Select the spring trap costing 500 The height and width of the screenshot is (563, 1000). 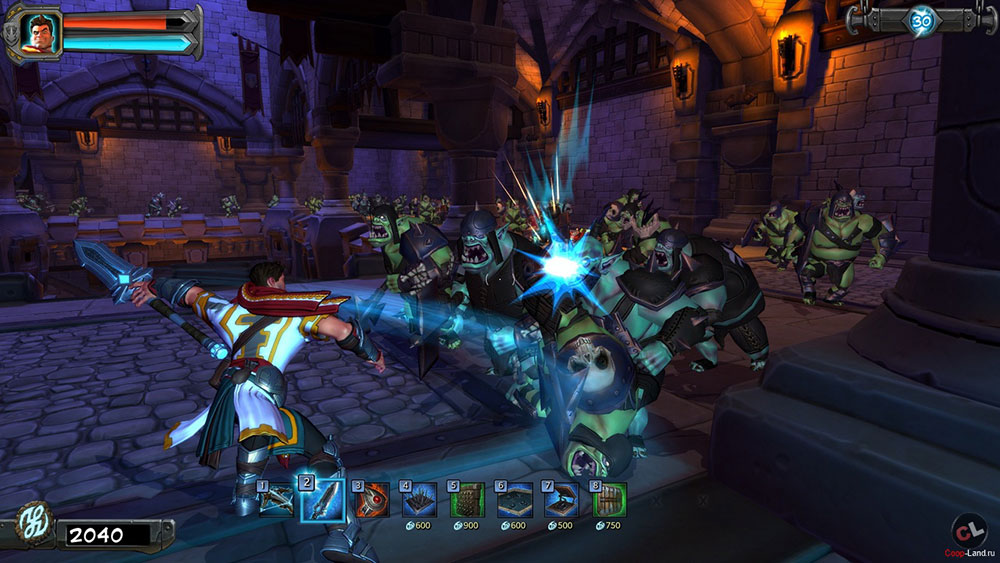(x=562, y=499)
